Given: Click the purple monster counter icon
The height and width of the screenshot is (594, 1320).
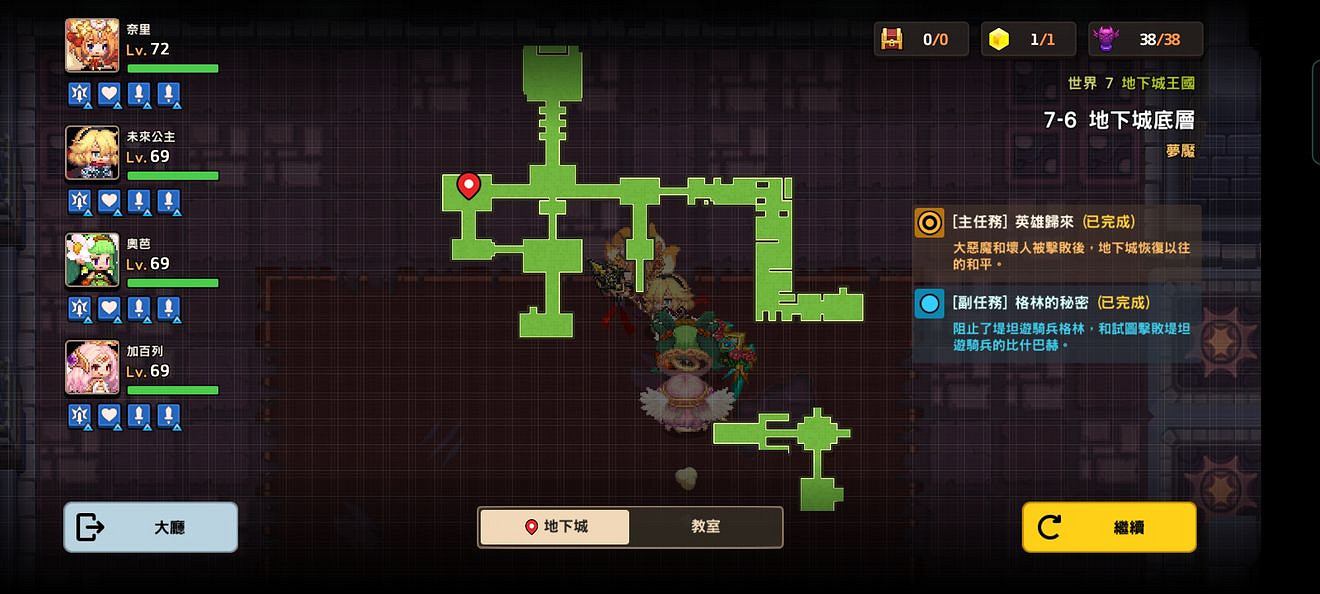Looking at the screenshot, I should click(x=1106, y=39).
